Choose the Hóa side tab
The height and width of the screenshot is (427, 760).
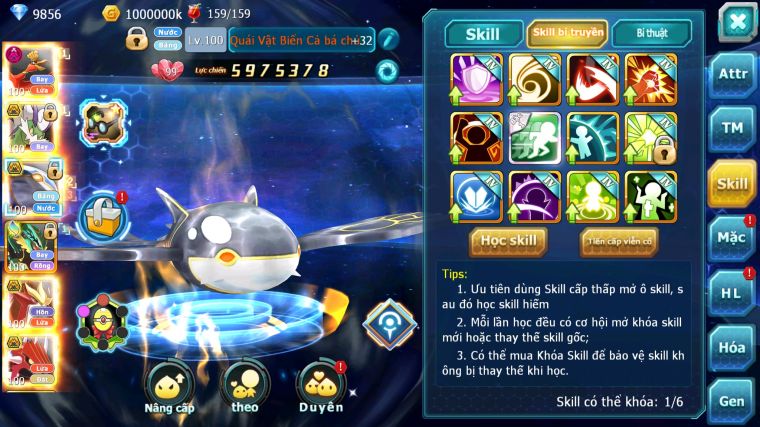pos(732,347)
